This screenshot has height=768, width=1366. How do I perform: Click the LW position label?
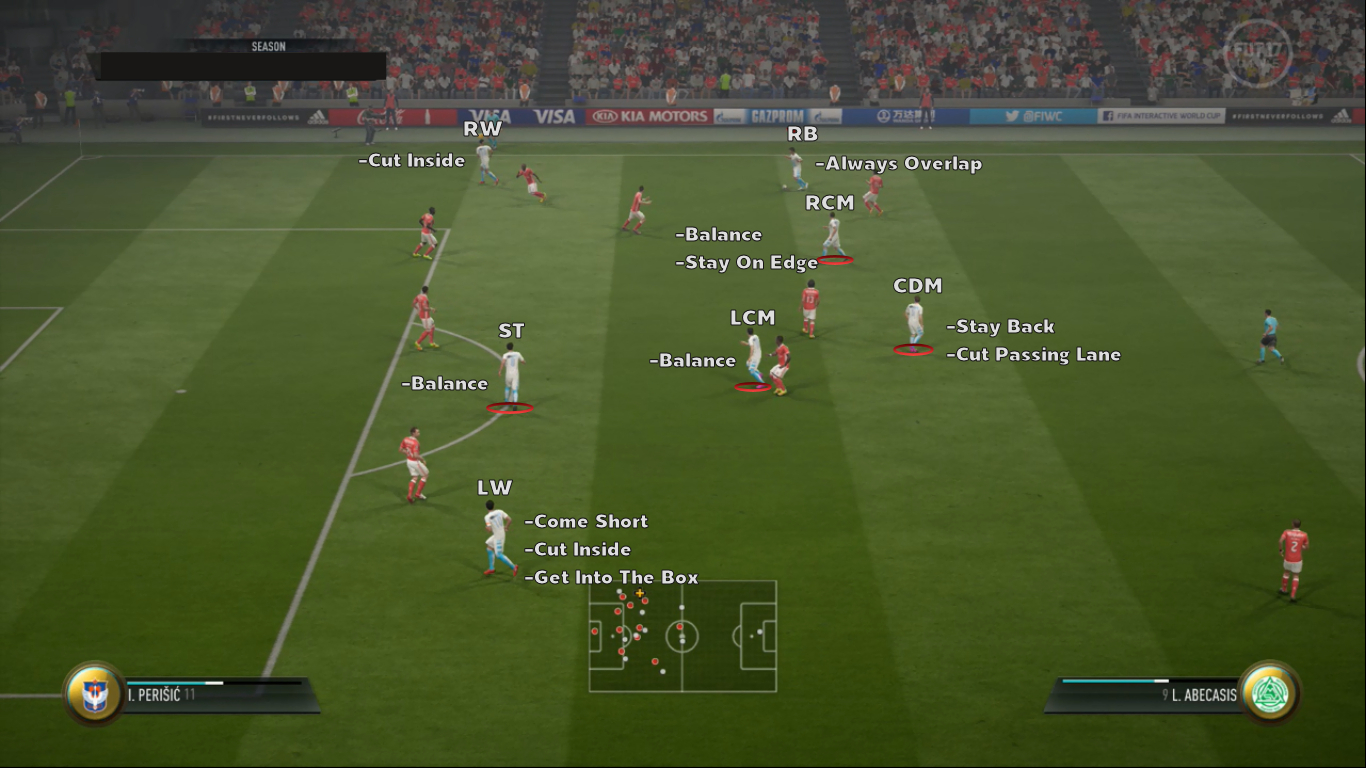(494, 488)
